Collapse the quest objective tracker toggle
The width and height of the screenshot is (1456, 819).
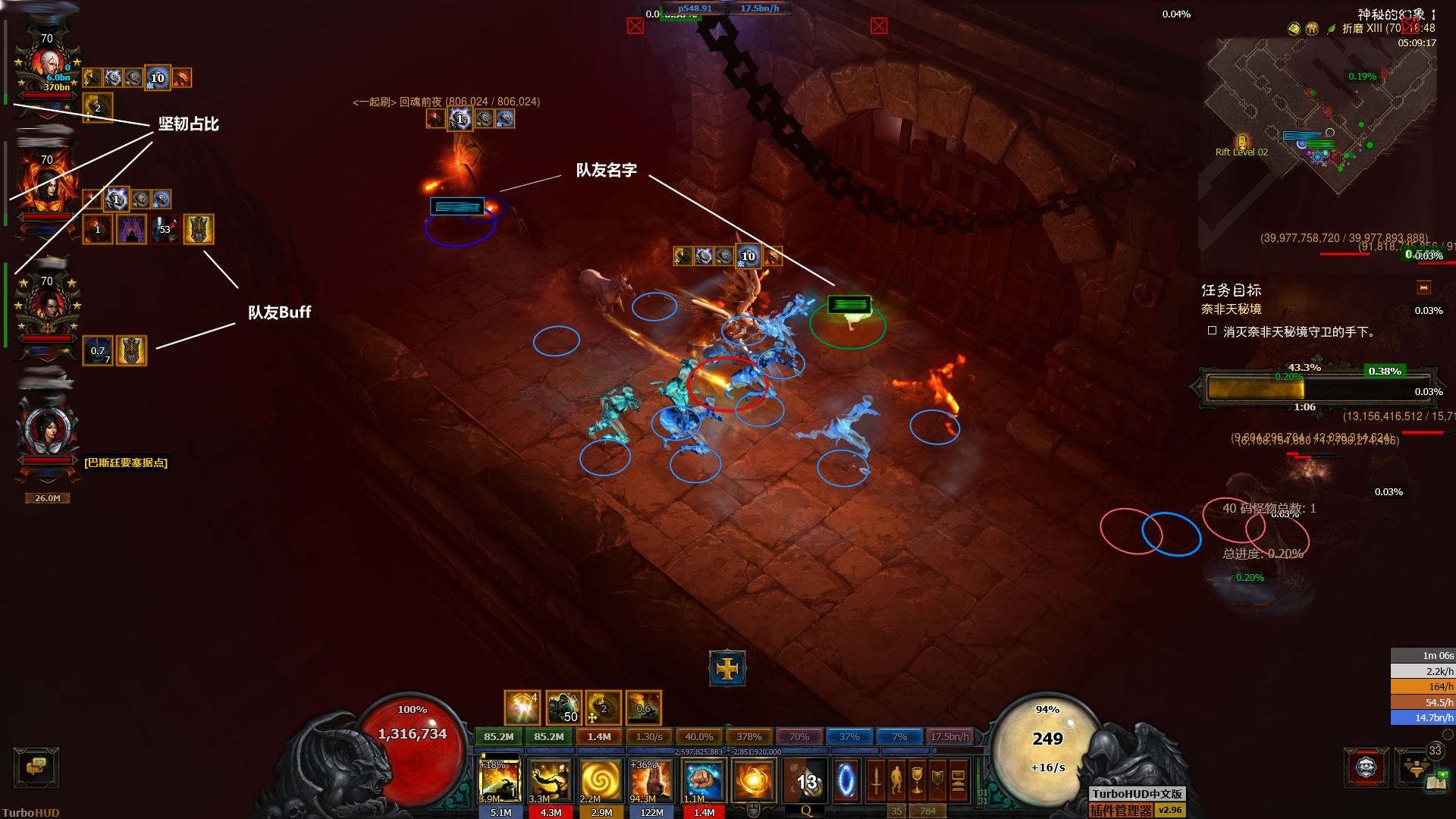pyautogui.click(x=1423, y=287)
